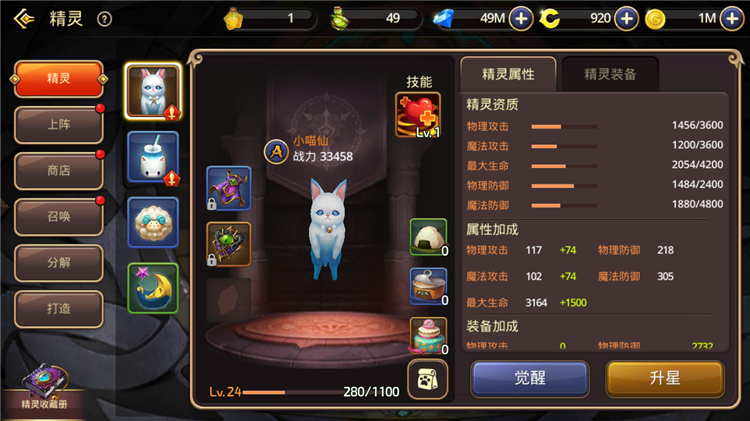Select the crescent moon spirit thumbnail
Screen dimensions: 750x421
[x=153, y=288]
